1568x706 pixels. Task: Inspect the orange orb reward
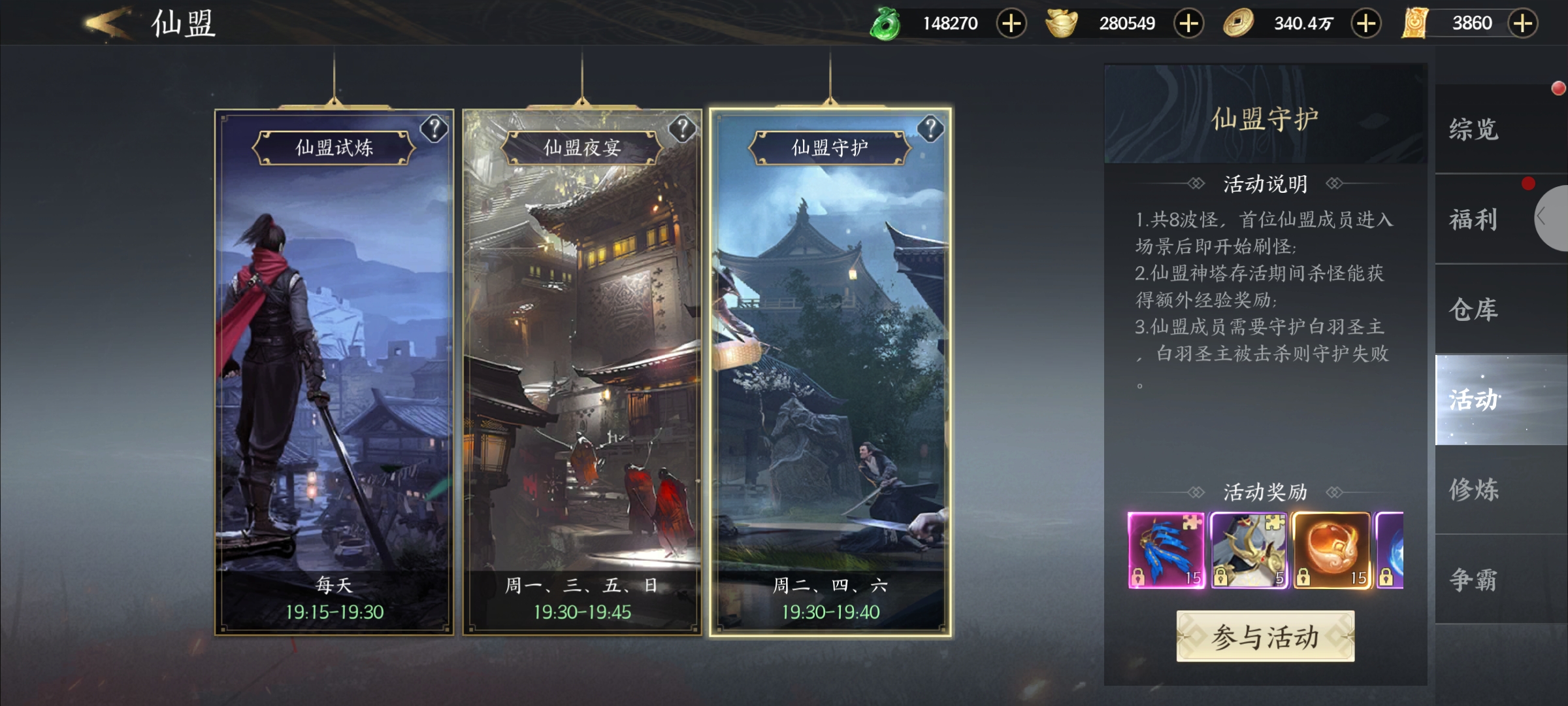pyautogui.click(x=1331, y=550)
